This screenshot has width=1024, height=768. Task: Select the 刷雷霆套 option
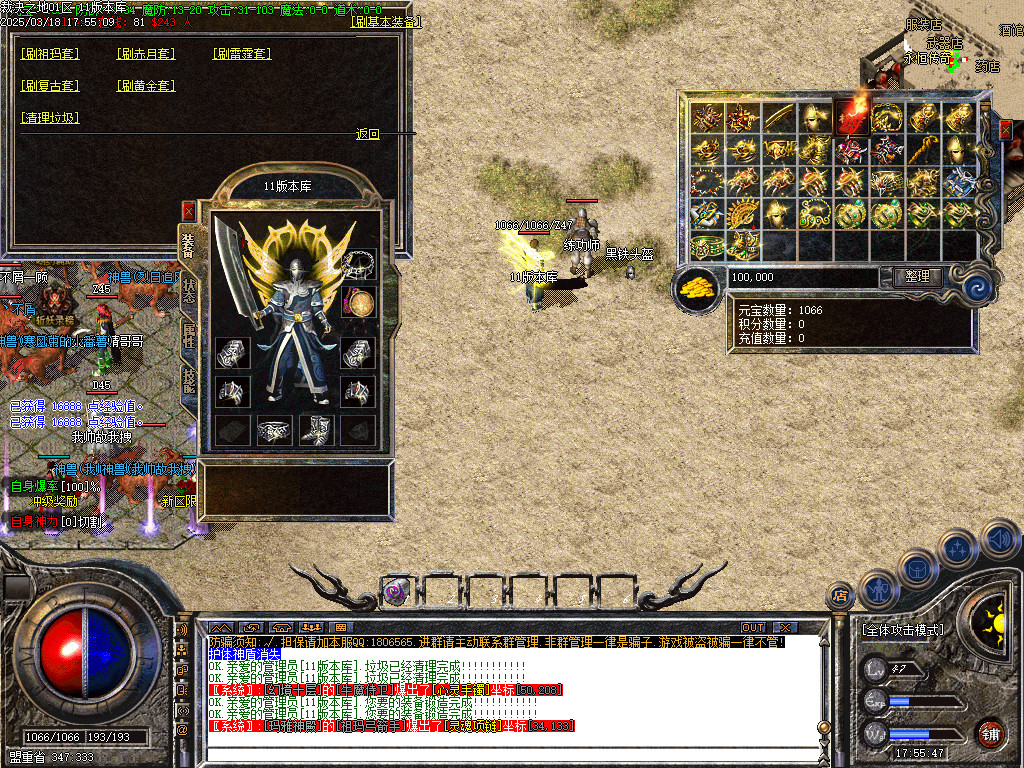pos(242,54)
